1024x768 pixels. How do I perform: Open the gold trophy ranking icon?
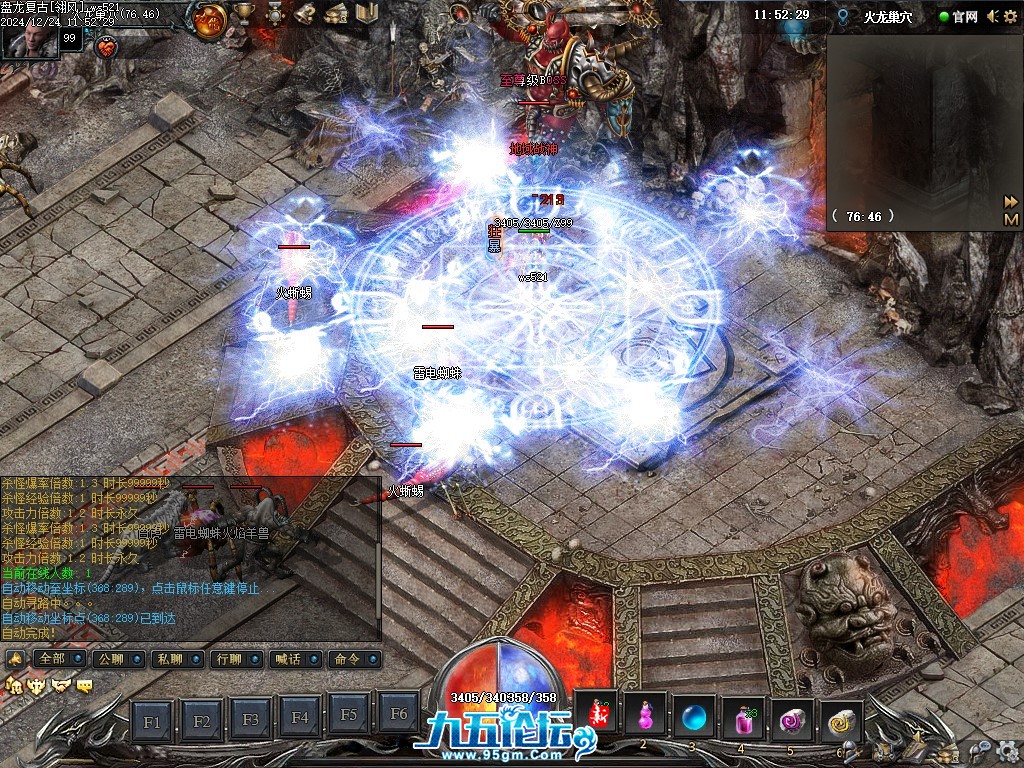tap(243, 14)
